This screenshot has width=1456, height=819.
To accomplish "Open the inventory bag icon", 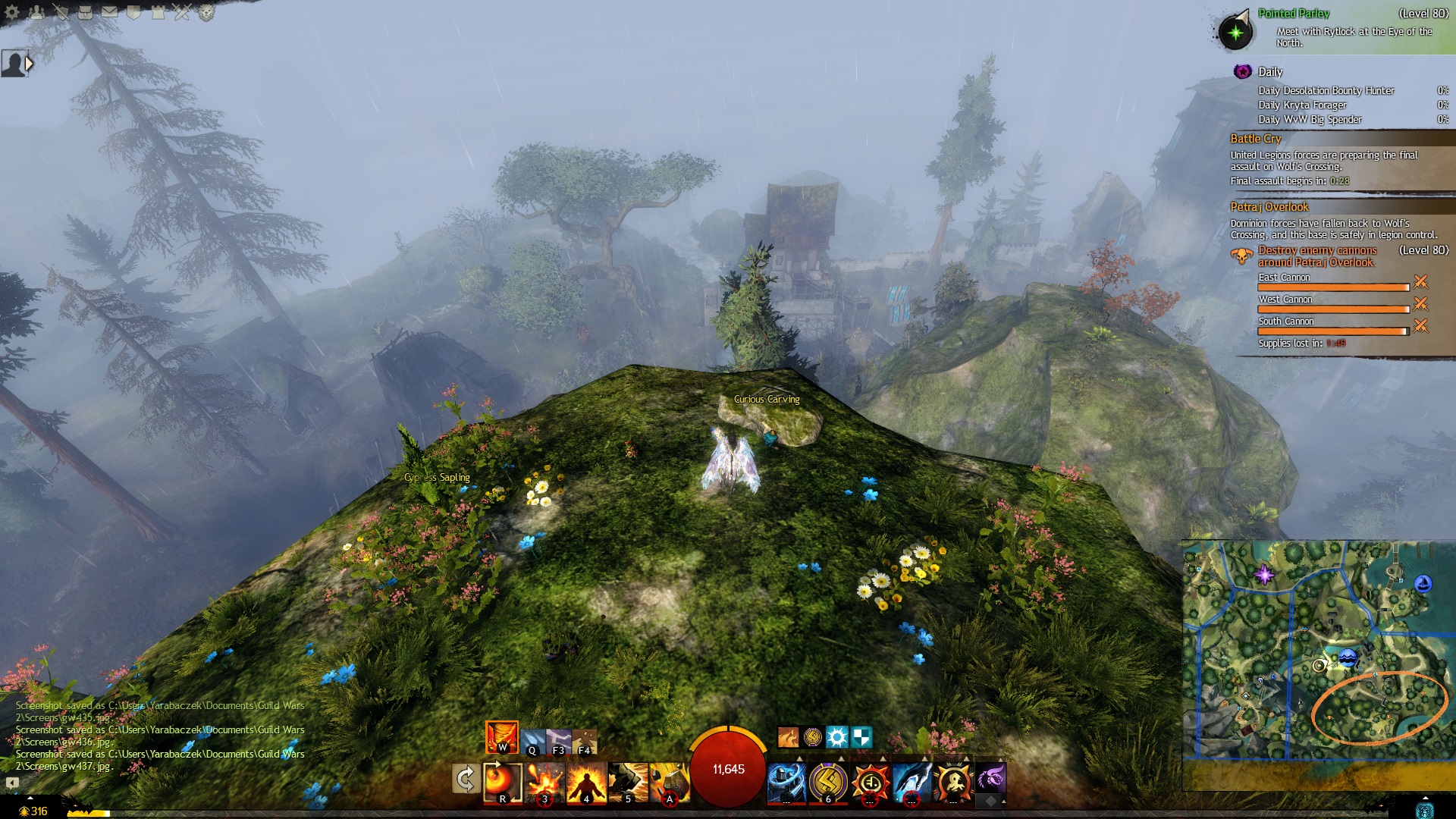I will pos(86,12).
